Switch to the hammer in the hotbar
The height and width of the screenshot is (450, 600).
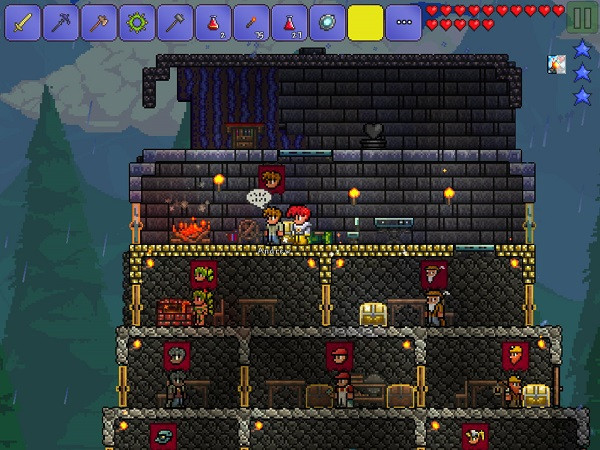click(x=175, y=21)
